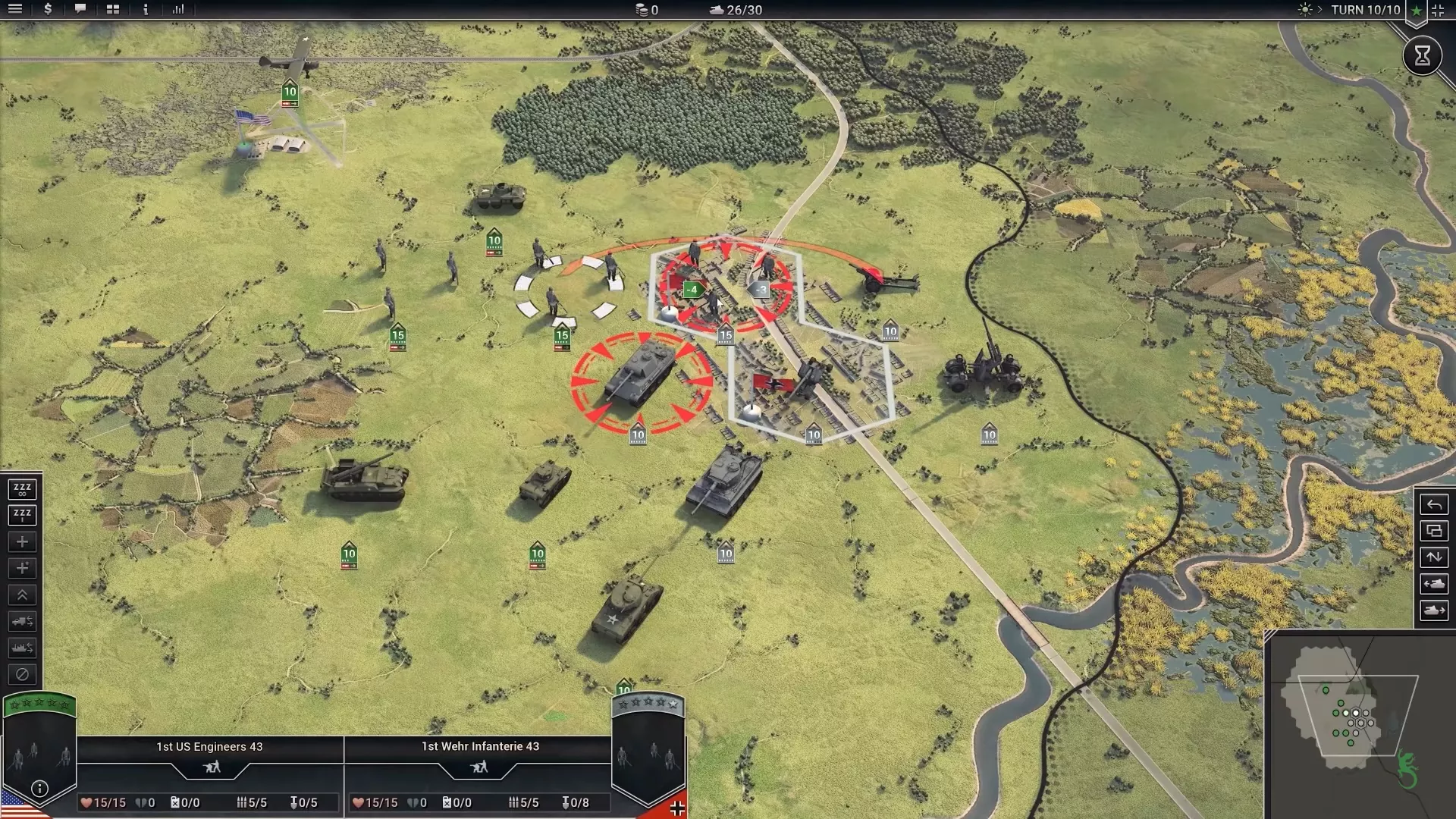Toggle permanent sleep with the ZZZ infinity button
The height and width of the screenshot is (819, 1456).
[x=22, y=489]
